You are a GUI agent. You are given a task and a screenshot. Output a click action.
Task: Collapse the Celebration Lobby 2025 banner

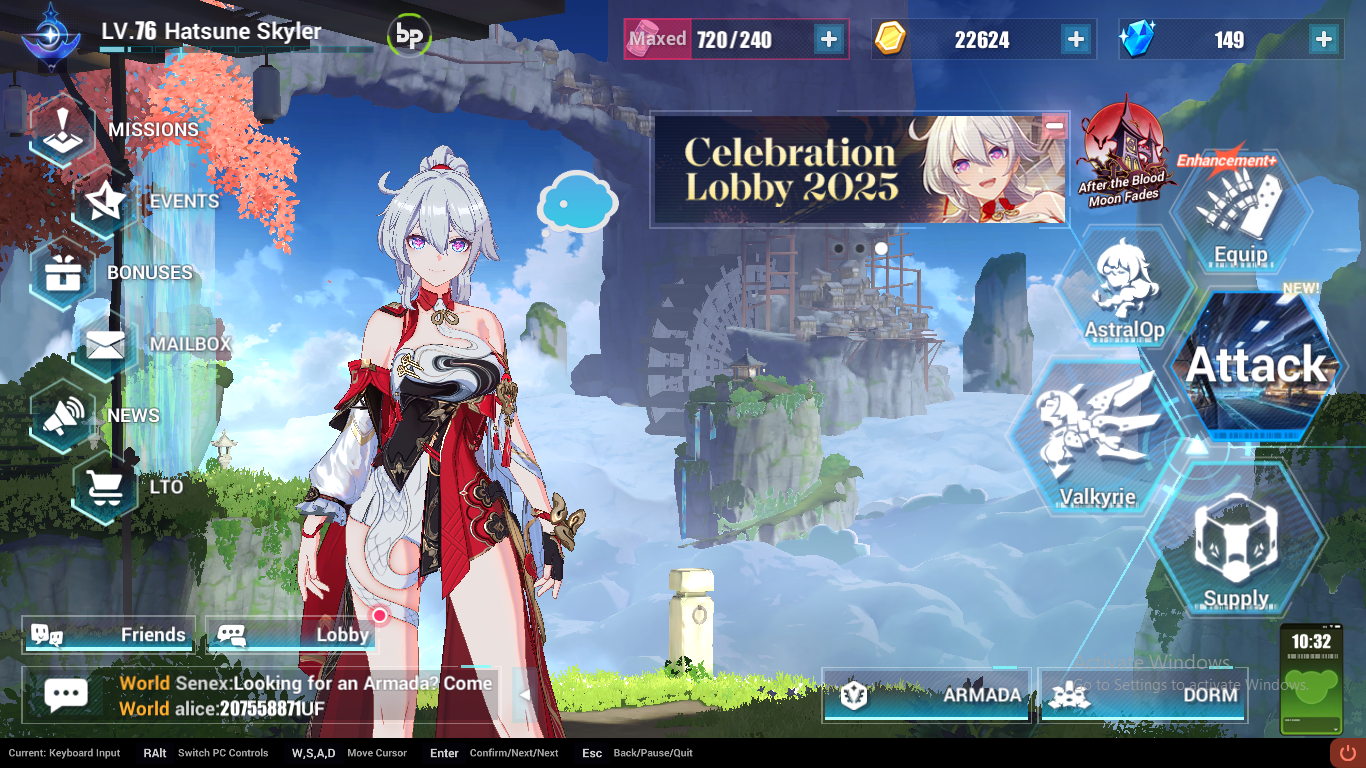[x=1055, y=125]
